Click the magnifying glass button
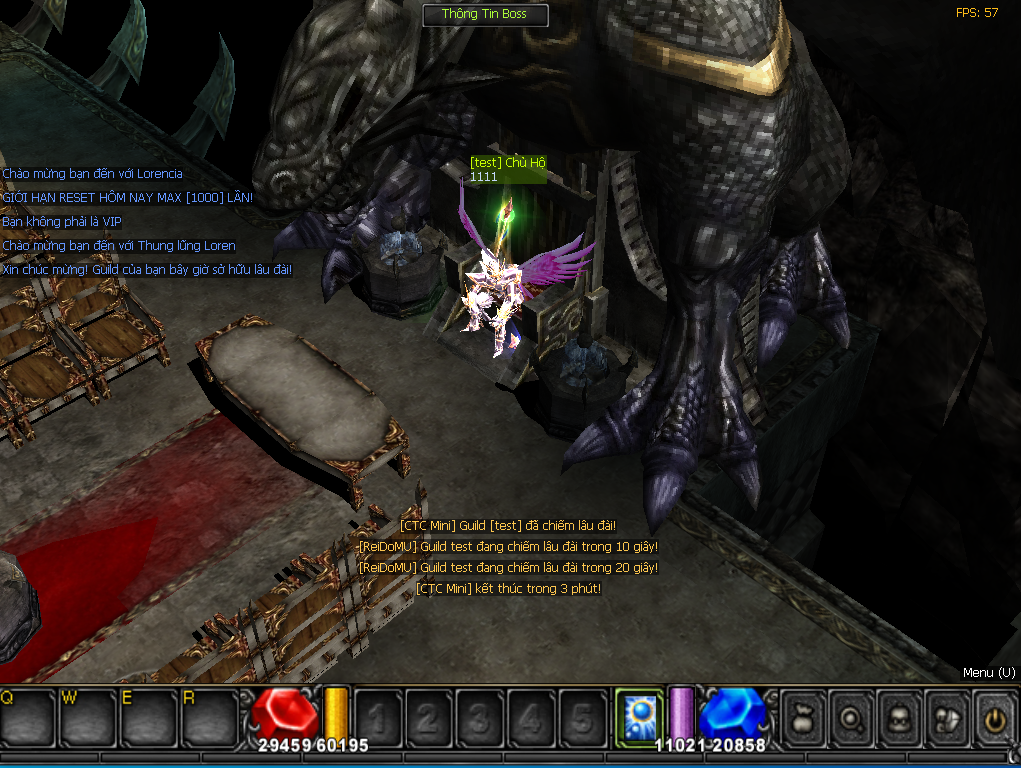 pos(851,717)
